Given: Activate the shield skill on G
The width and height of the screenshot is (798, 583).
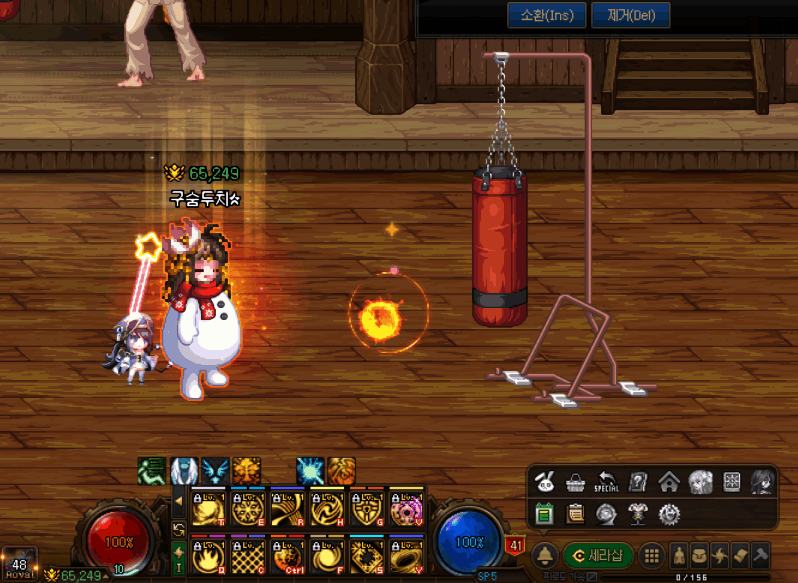Looking at the screenshot, I should click(366, 508).
